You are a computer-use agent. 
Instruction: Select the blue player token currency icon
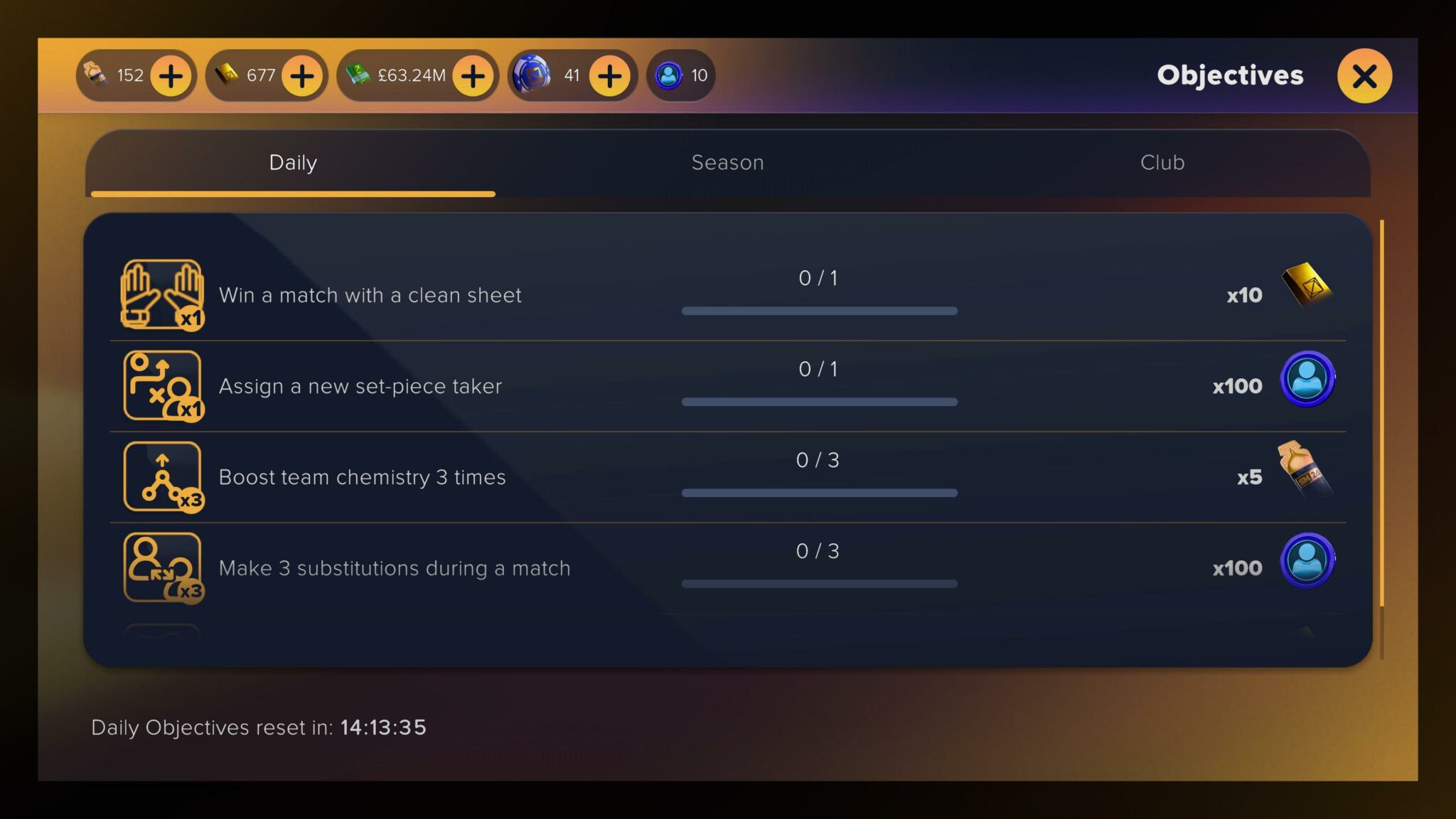(667, 75)
